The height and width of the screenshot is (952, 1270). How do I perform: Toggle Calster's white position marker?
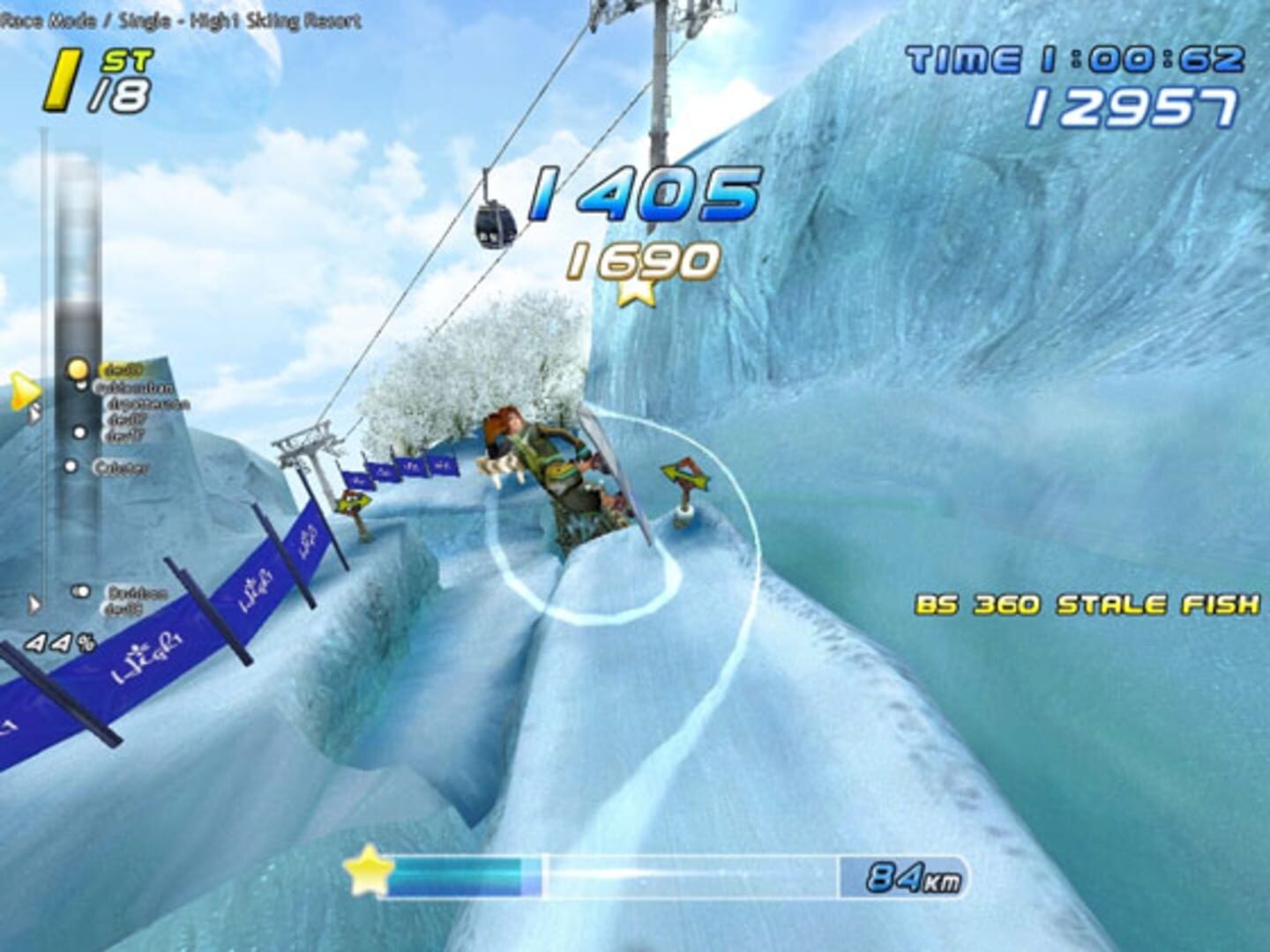(x=71, y=466)
